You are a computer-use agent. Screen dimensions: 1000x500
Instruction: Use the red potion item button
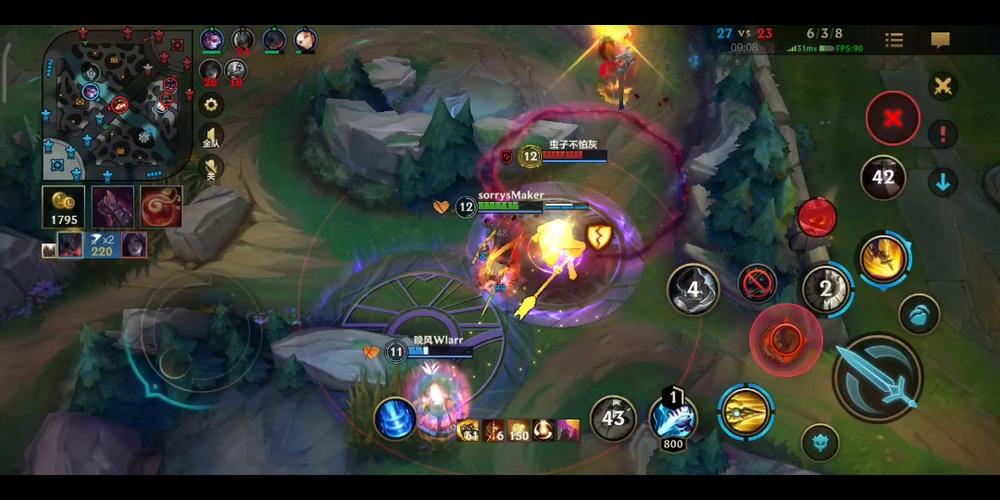(816, 217)
